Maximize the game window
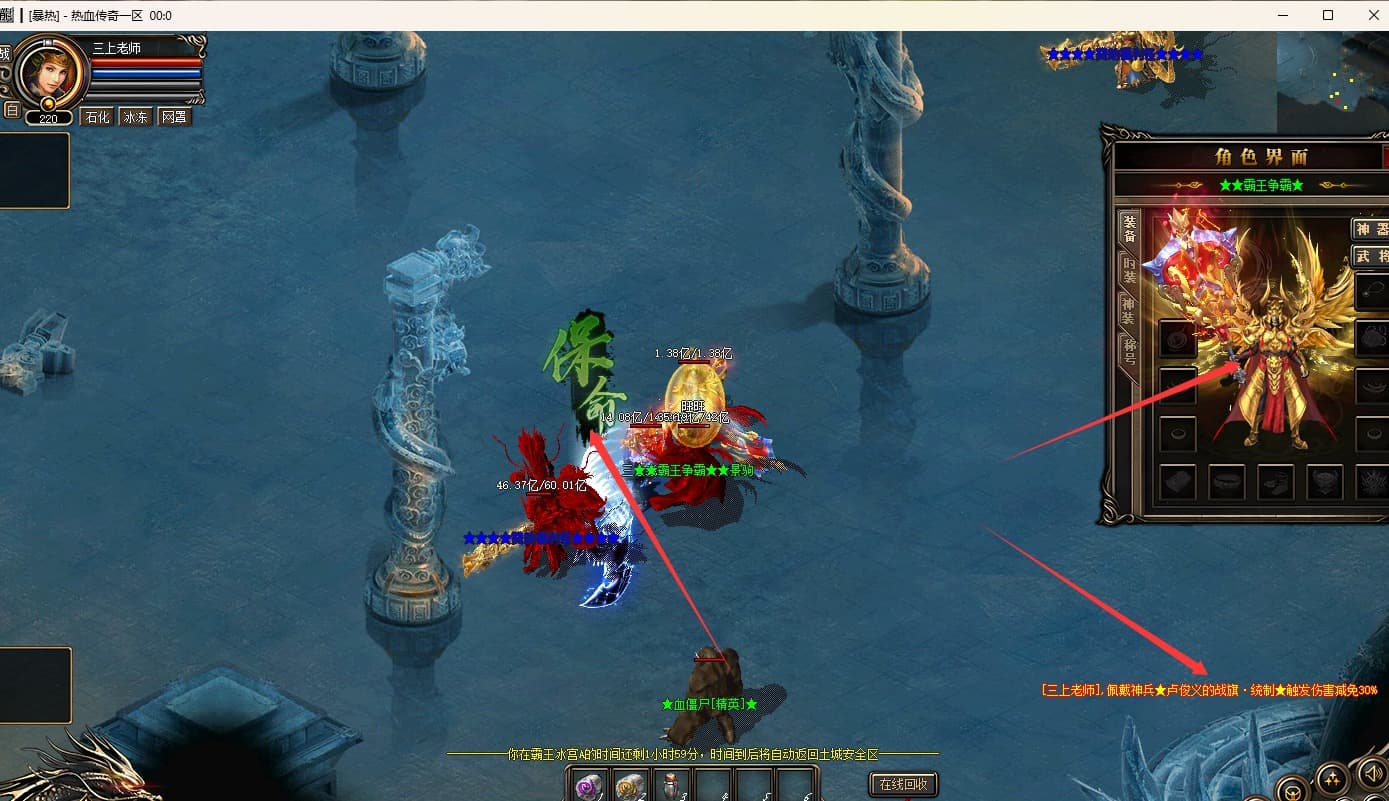The height and width of the screenshot is (801, 1389). point(1328,15)
